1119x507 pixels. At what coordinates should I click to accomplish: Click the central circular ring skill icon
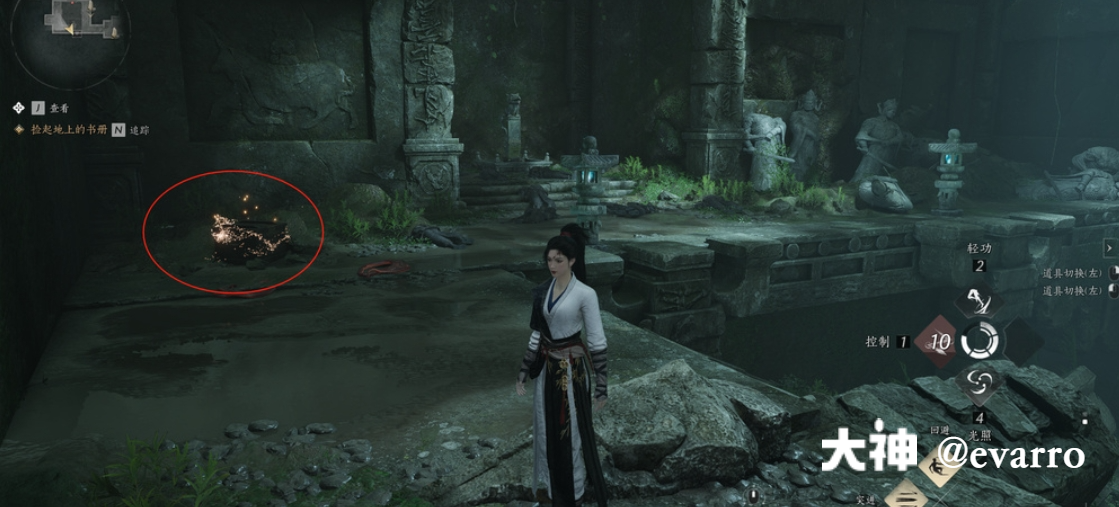point(980,341)
